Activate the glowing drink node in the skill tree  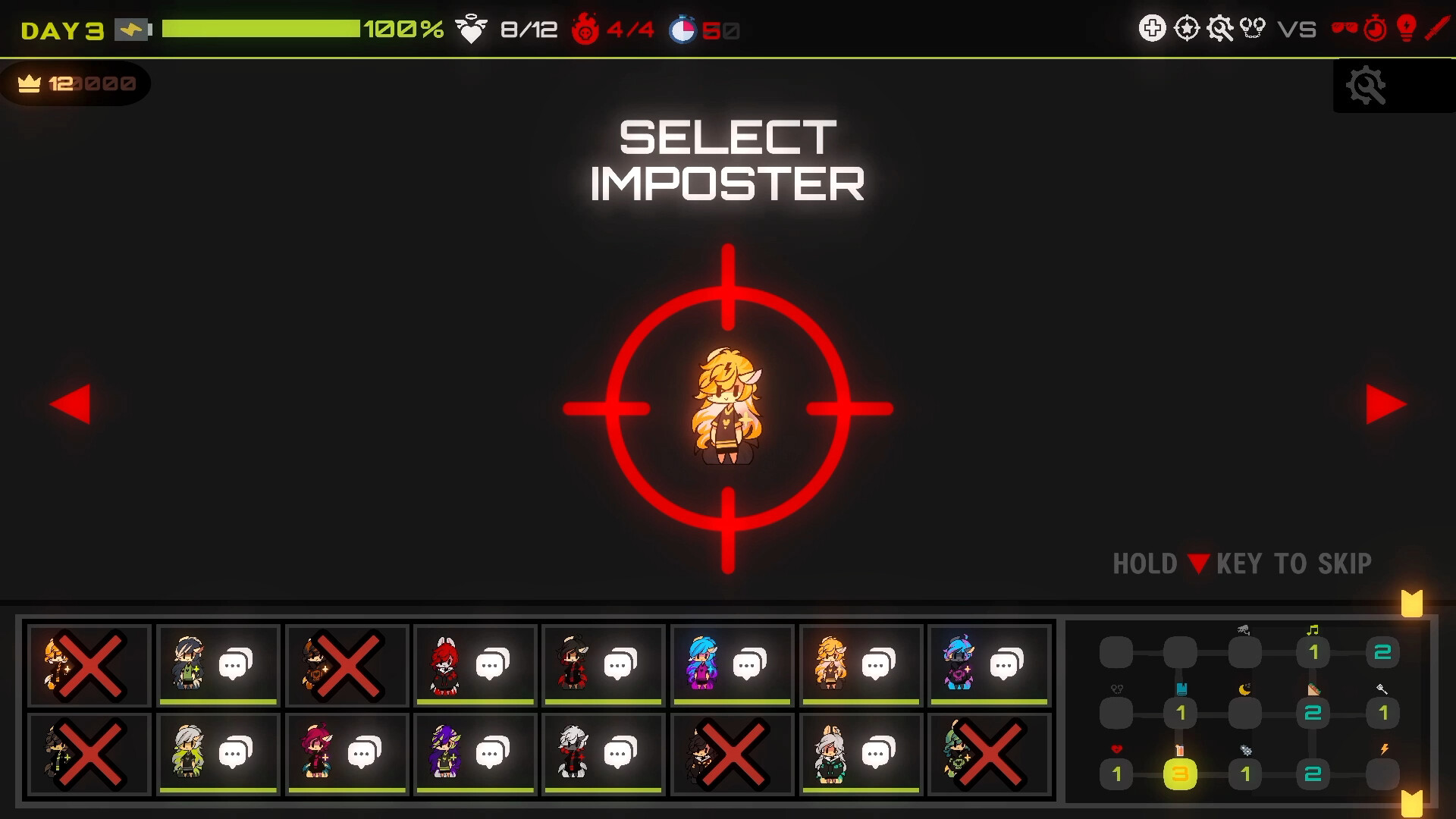1181,775
